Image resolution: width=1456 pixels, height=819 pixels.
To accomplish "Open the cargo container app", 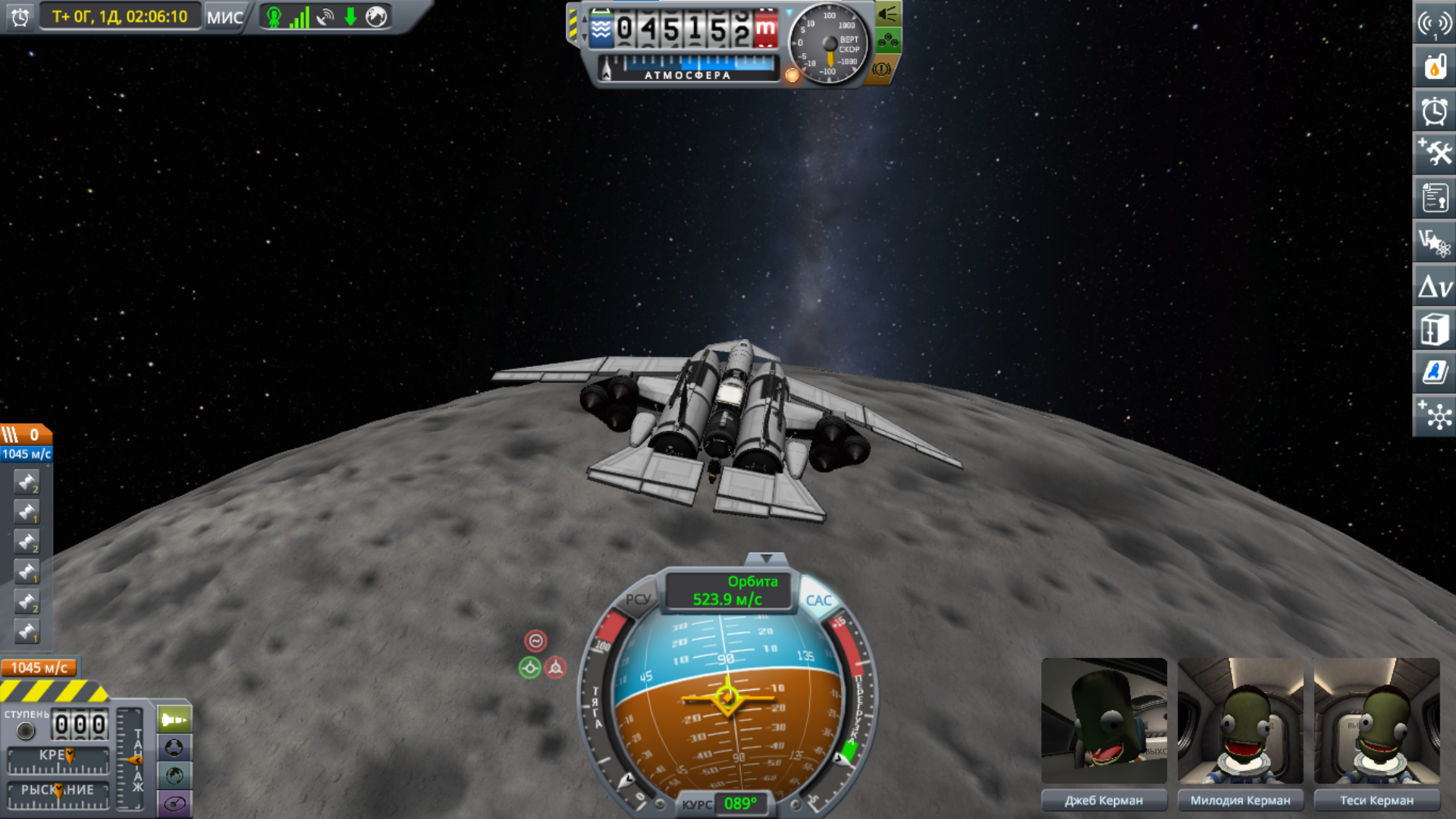I will [x=1433, y=331].
